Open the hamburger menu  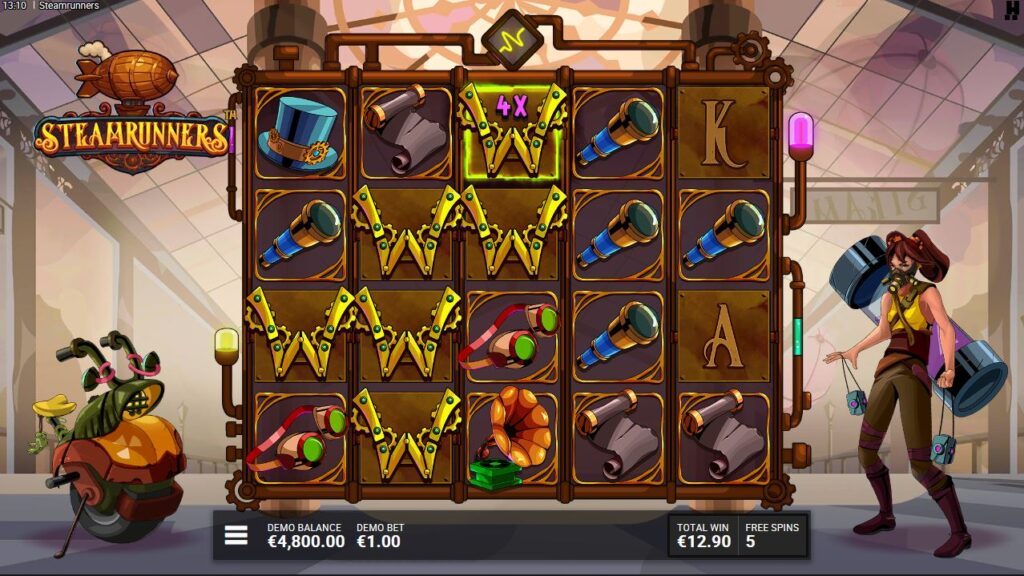click(236, 536)
